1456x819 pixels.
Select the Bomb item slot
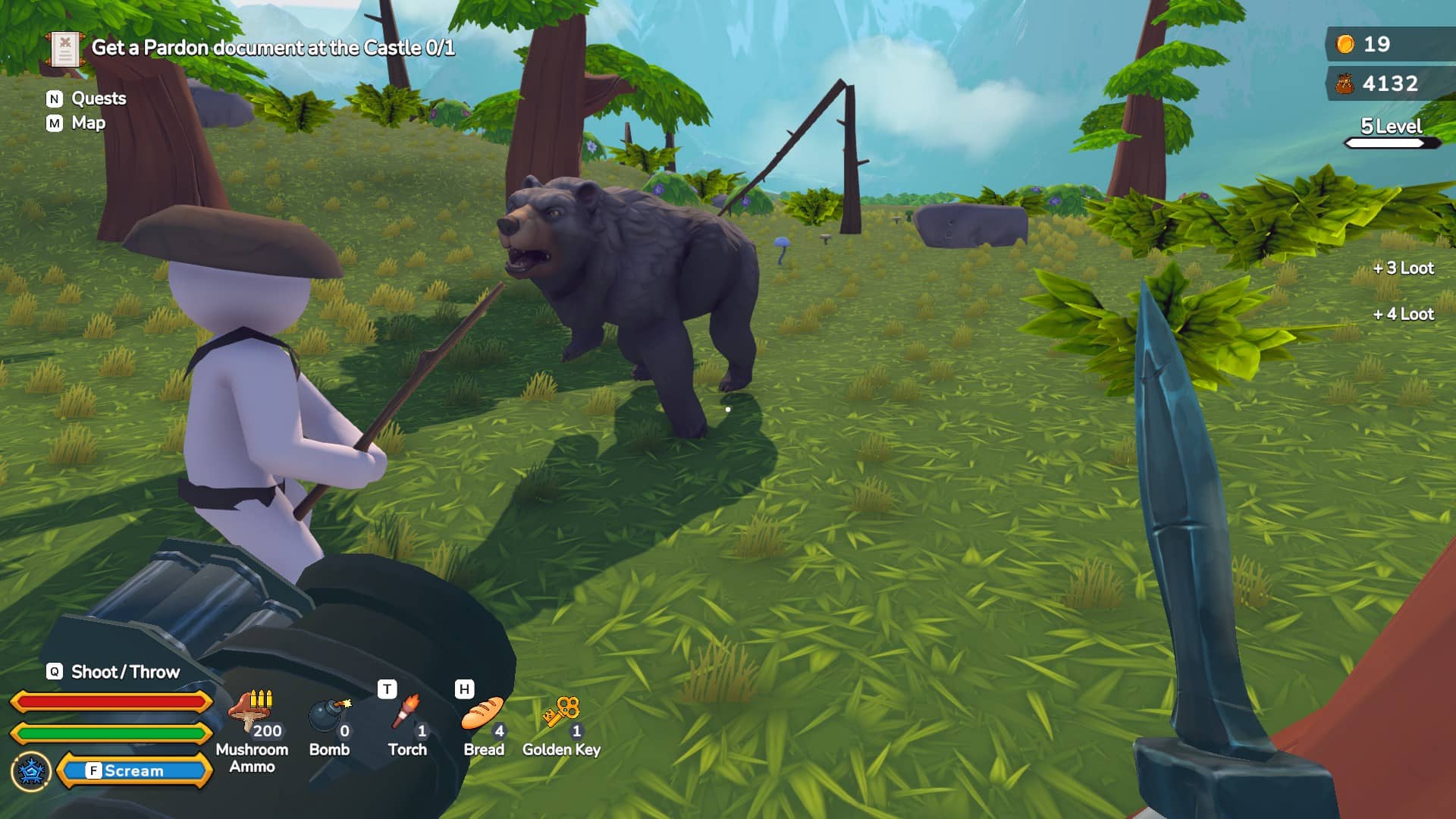pos(330,717)
